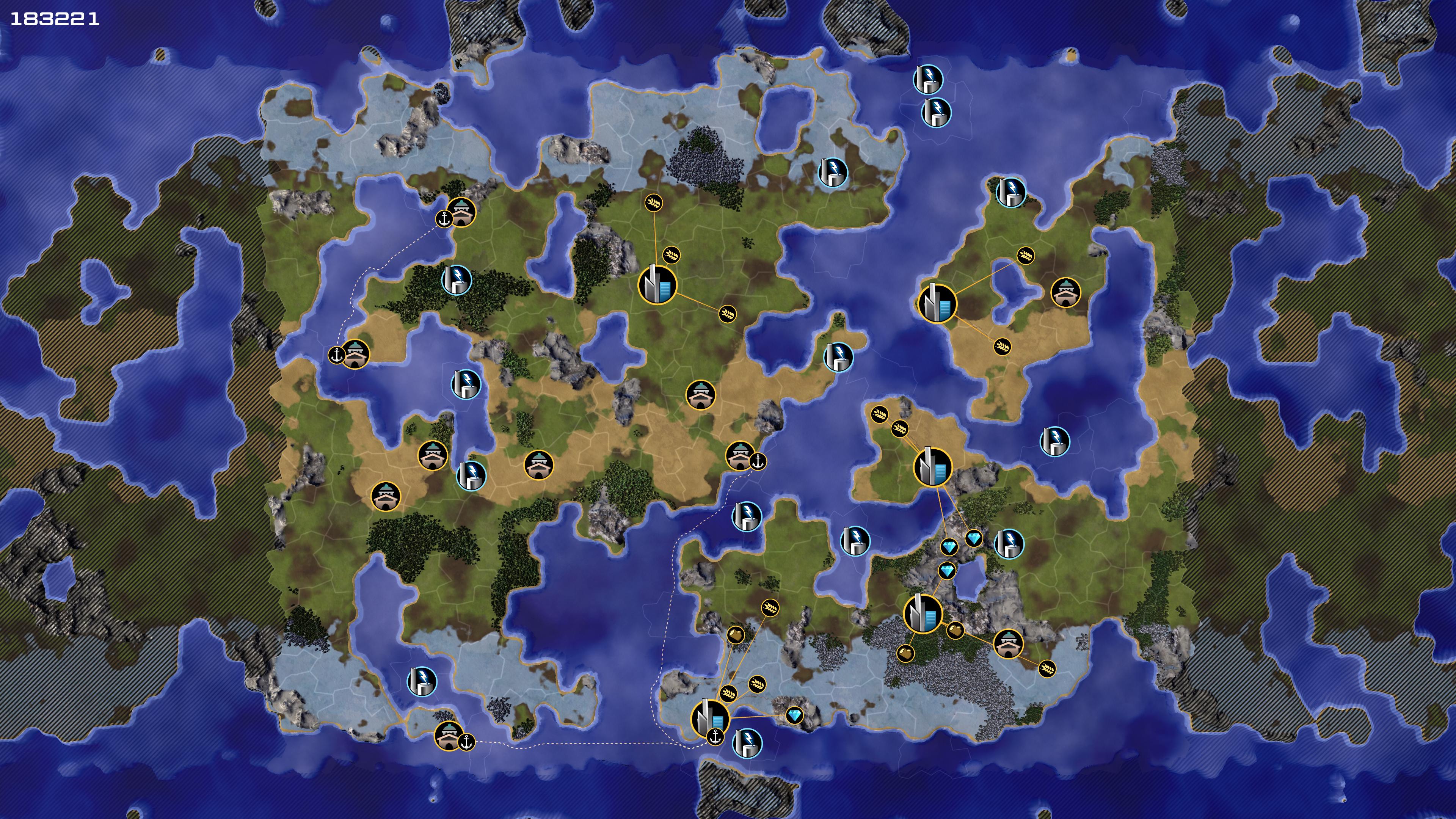Choose the city linked to two diamonds and two wheat
The width and height of the screenshot is (1456, 819).
[x=933, y=467]
